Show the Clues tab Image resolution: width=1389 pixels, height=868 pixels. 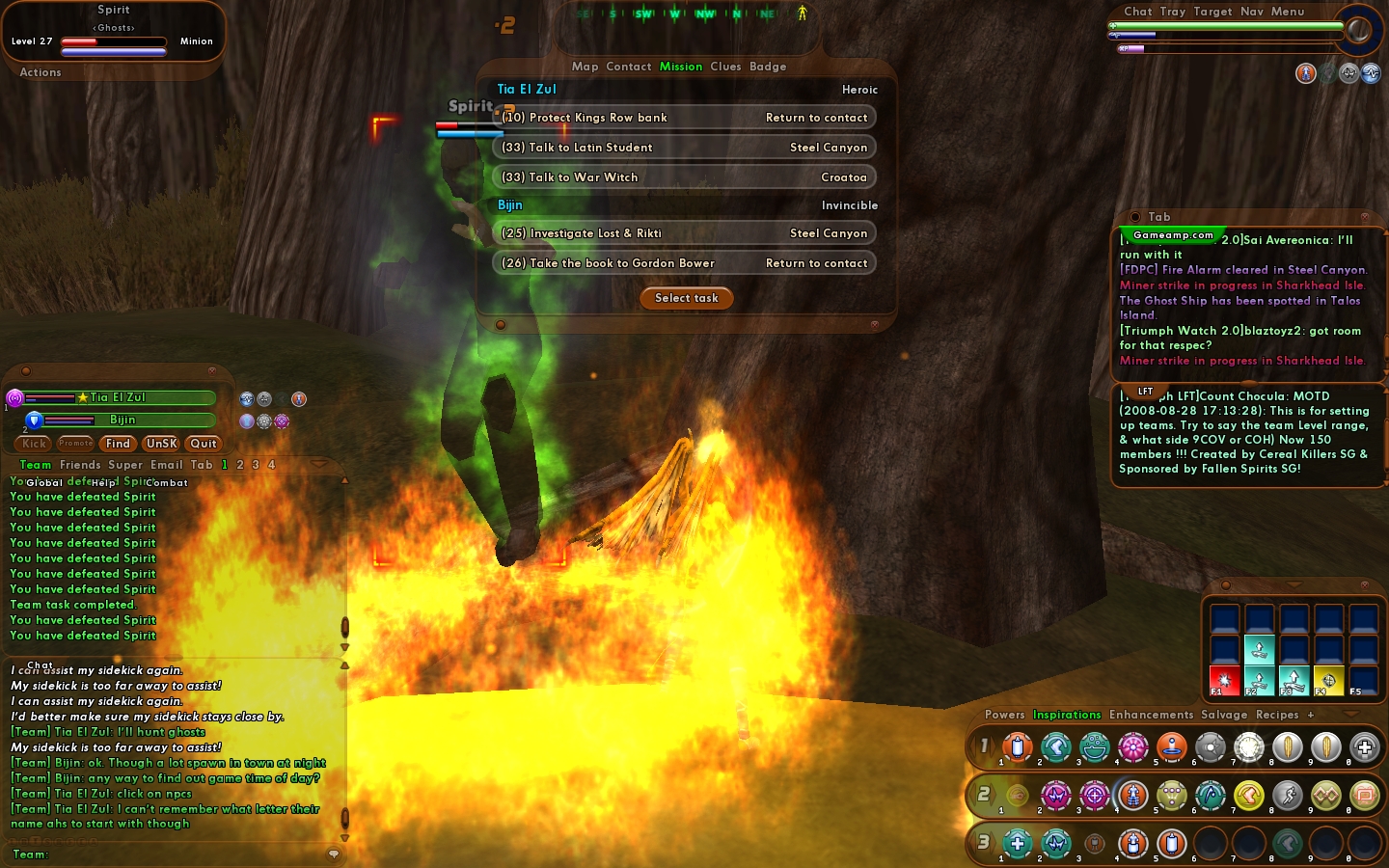[725, 67]
